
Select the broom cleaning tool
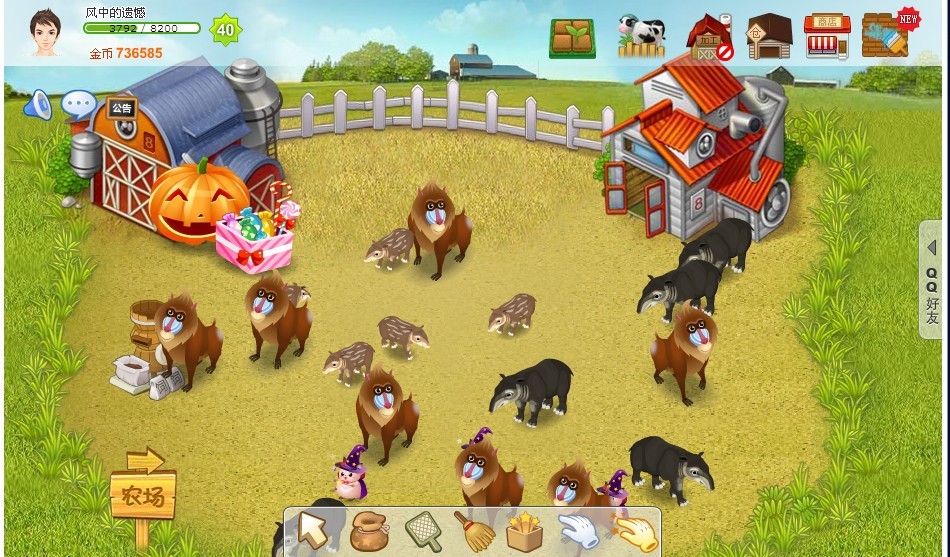pyautogui.click(x=473, y=531)
